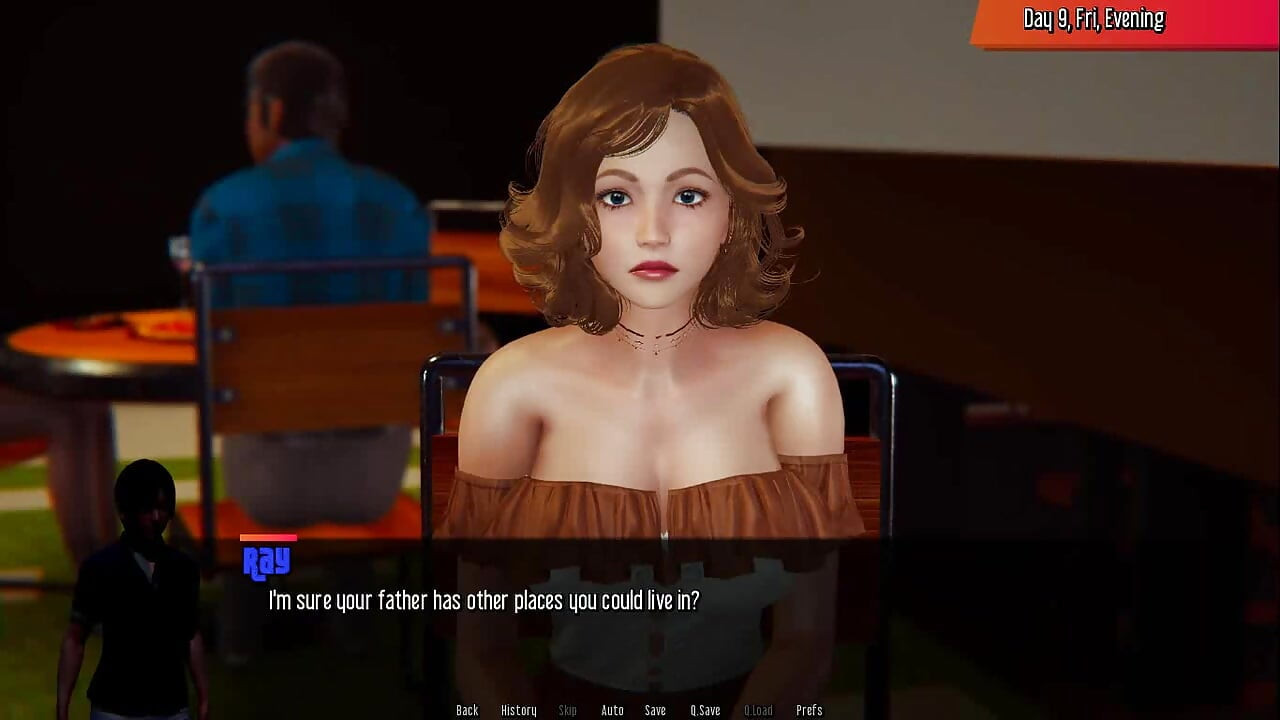Turn on Auto-forward mode
This screenshot has height=720, width=1280.
(x=612, y=709)
